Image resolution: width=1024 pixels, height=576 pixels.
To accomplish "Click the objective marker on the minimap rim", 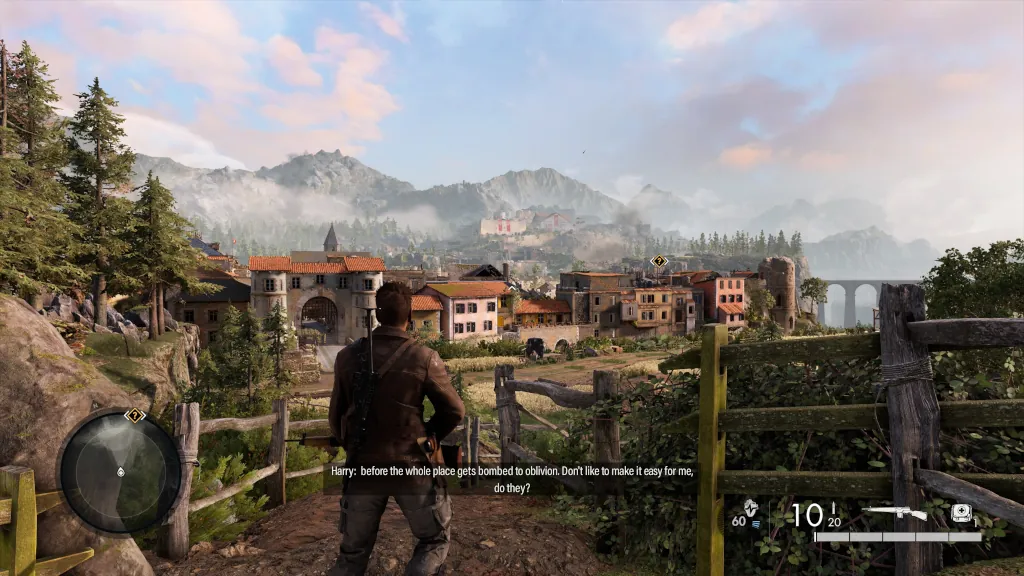I will tap(135, 415).
